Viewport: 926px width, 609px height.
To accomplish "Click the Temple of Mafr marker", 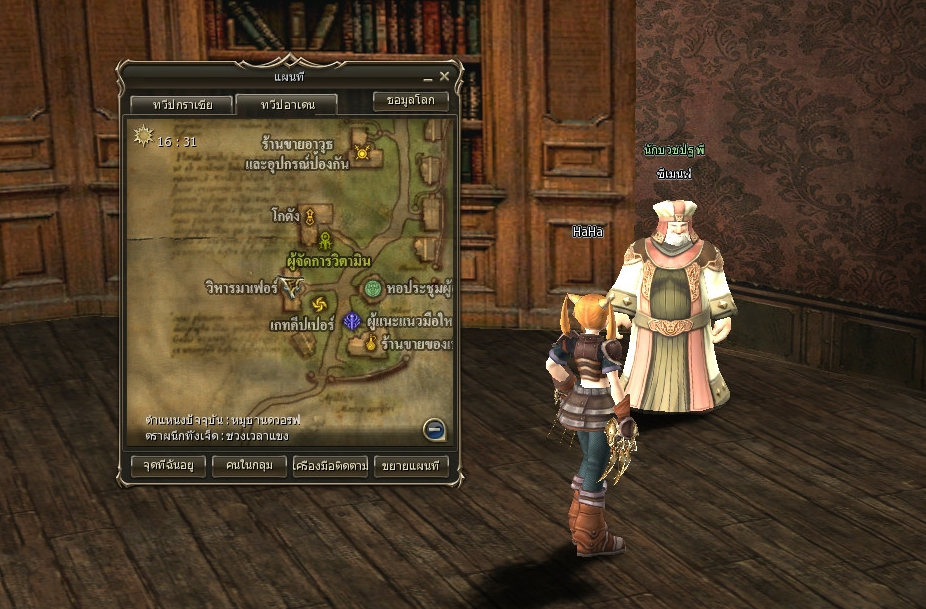I will tap(291, 289).
